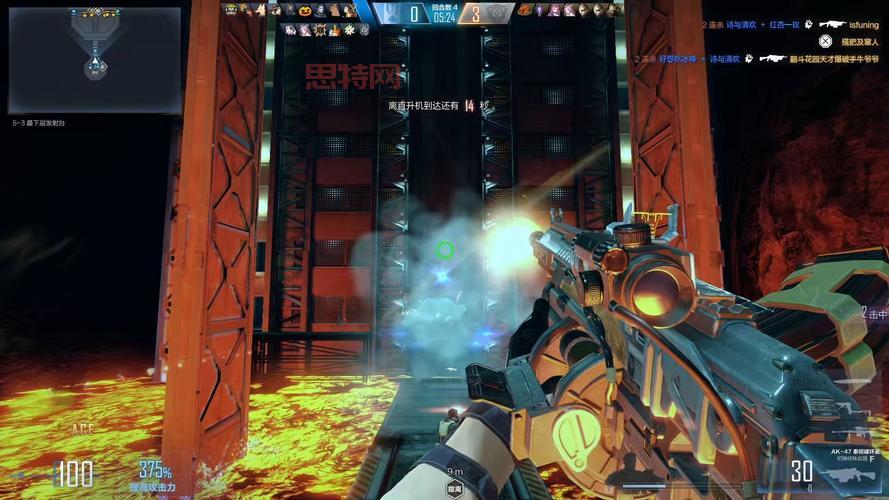Viewport: 889px width, 500px height.
Task: Click the 375% attack boost indicator
Action: point(155,474)
